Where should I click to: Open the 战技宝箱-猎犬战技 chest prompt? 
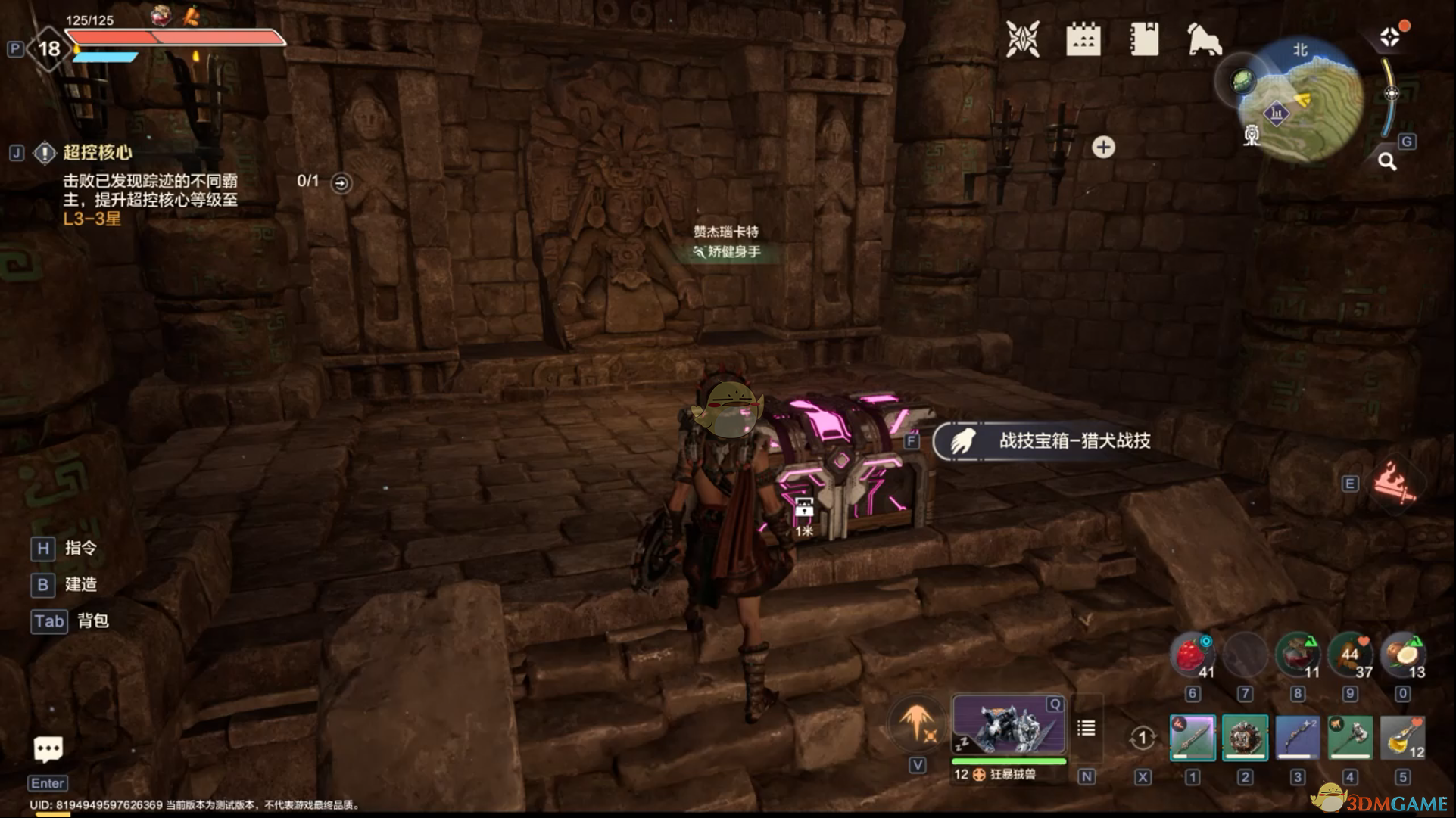[x=1052, y=441]
